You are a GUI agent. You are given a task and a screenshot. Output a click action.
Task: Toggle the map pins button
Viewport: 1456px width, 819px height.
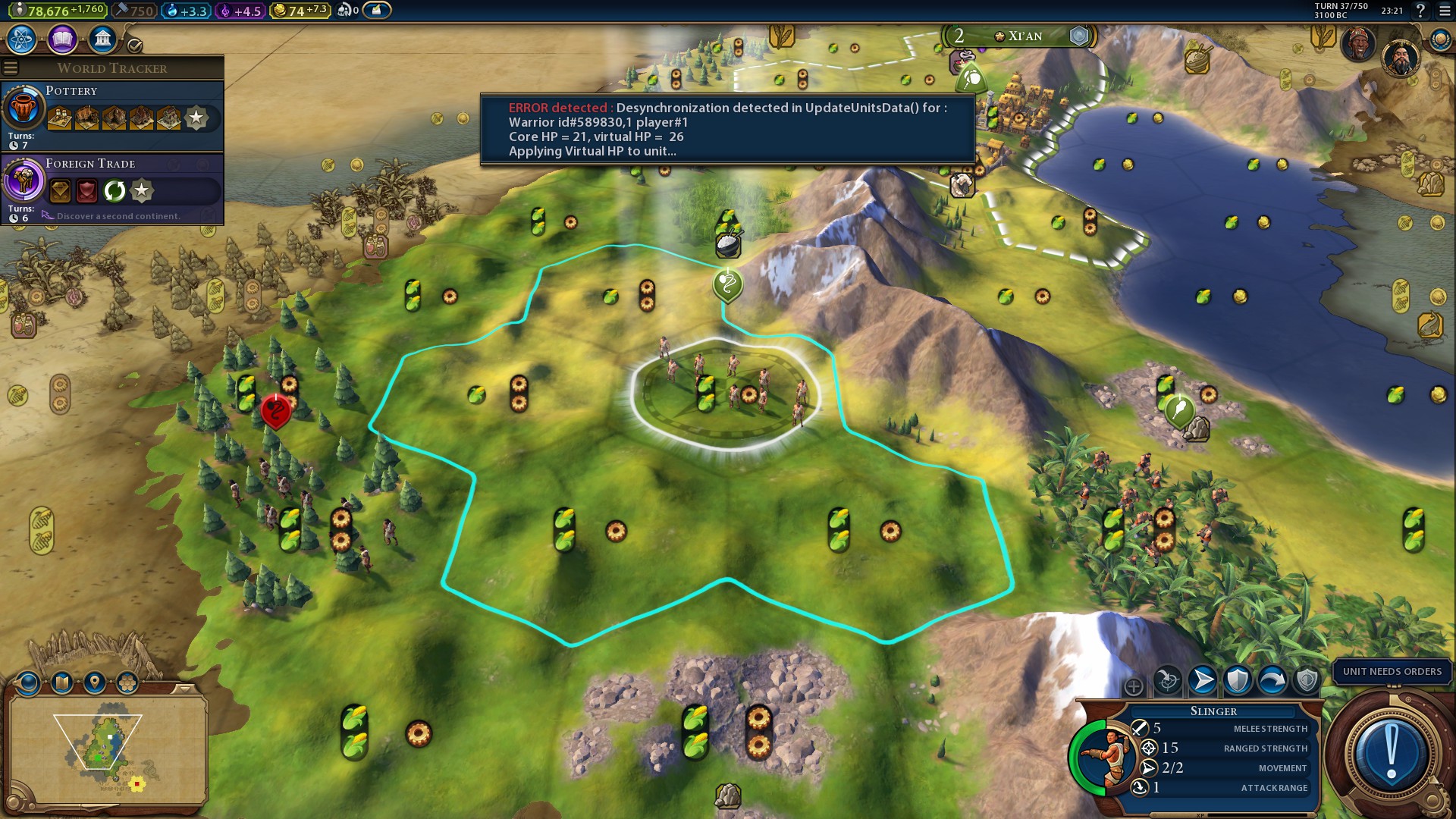[x=95, y=683]
